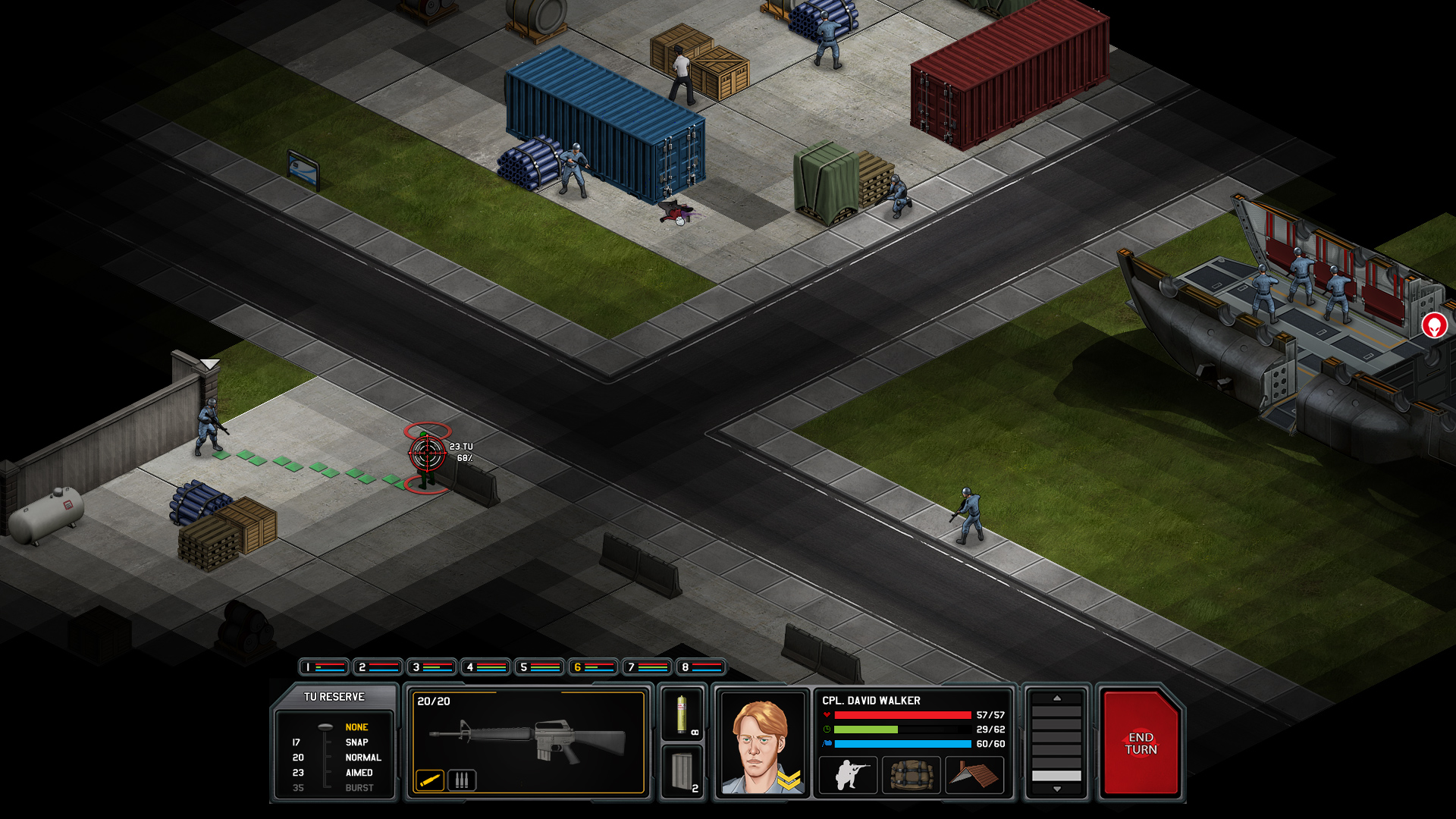Screen dimensions: 1456x819
Task: Select soldier tab number 8
Action: point(701,667)
